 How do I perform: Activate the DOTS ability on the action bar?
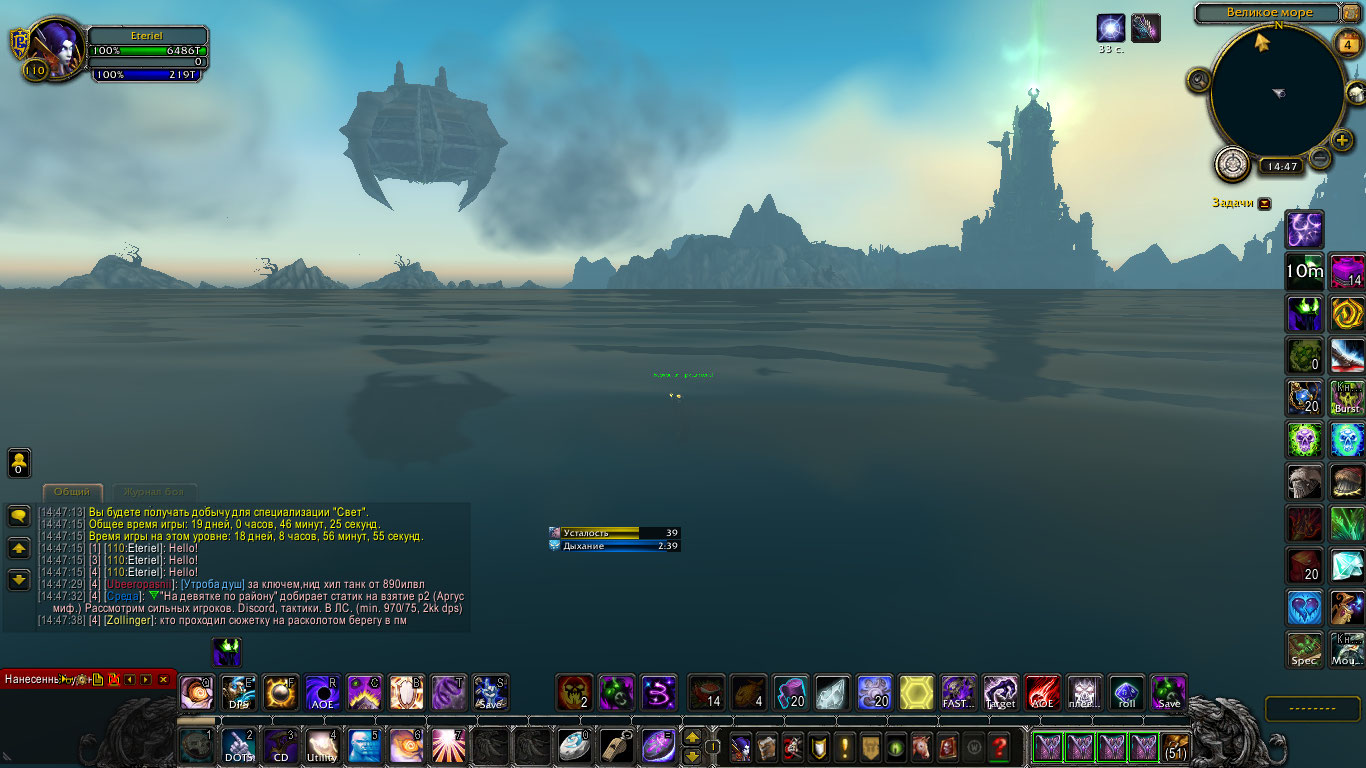(x=239, y=746)
